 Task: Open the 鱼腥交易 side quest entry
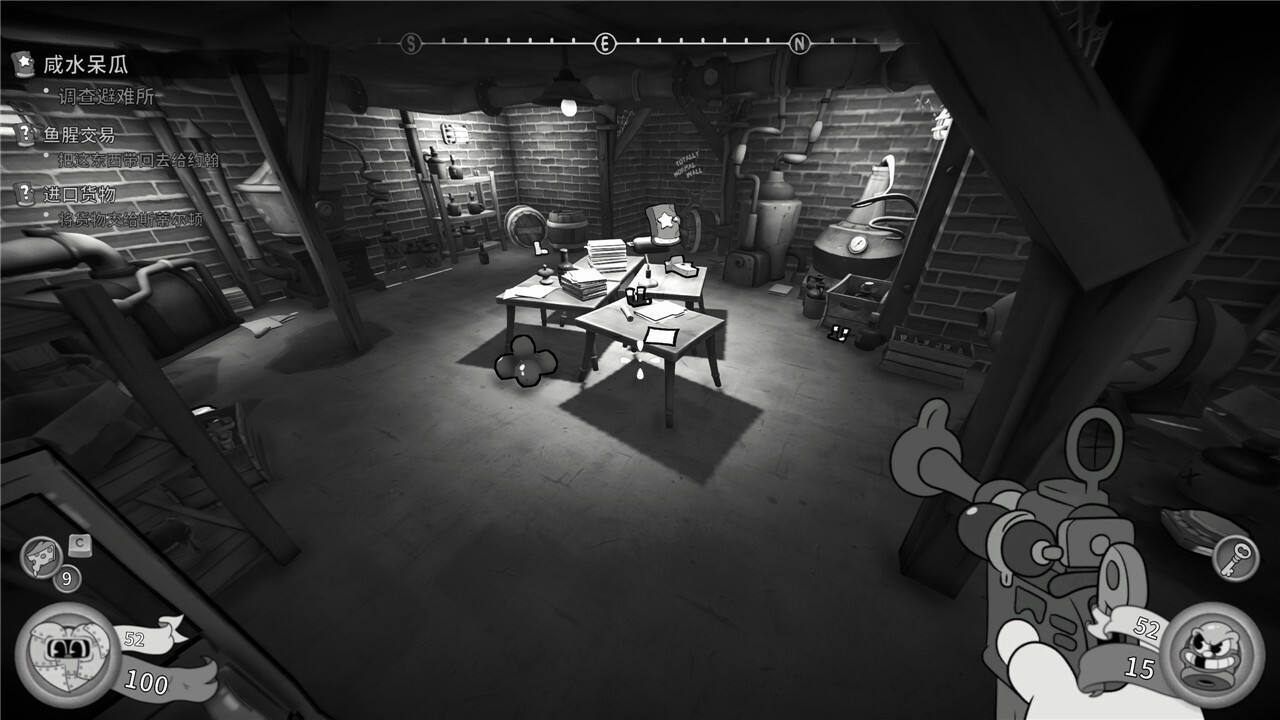79,135
